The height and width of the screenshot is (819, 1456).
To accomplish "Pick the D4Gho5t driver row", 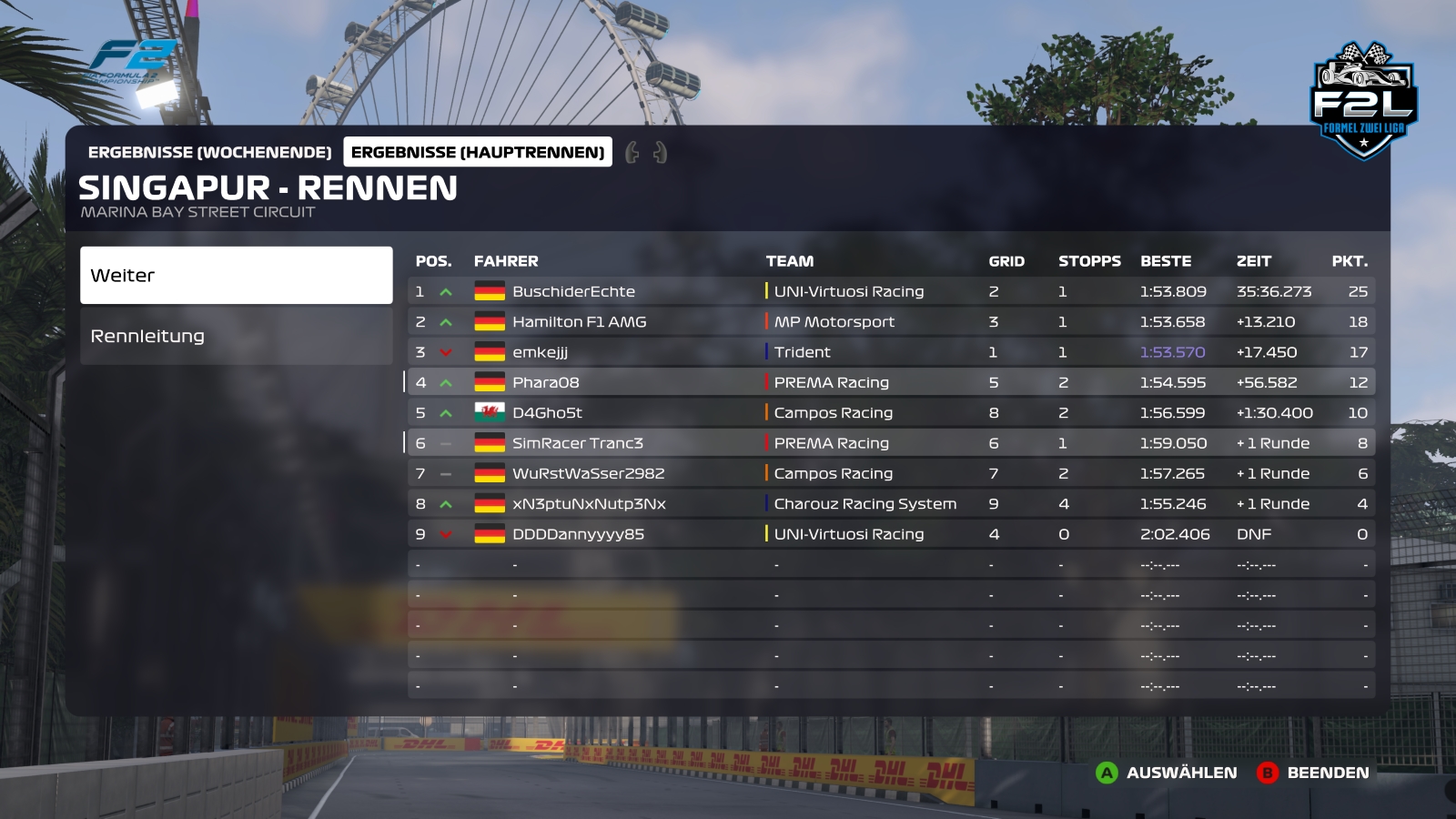I will (890, 412).
